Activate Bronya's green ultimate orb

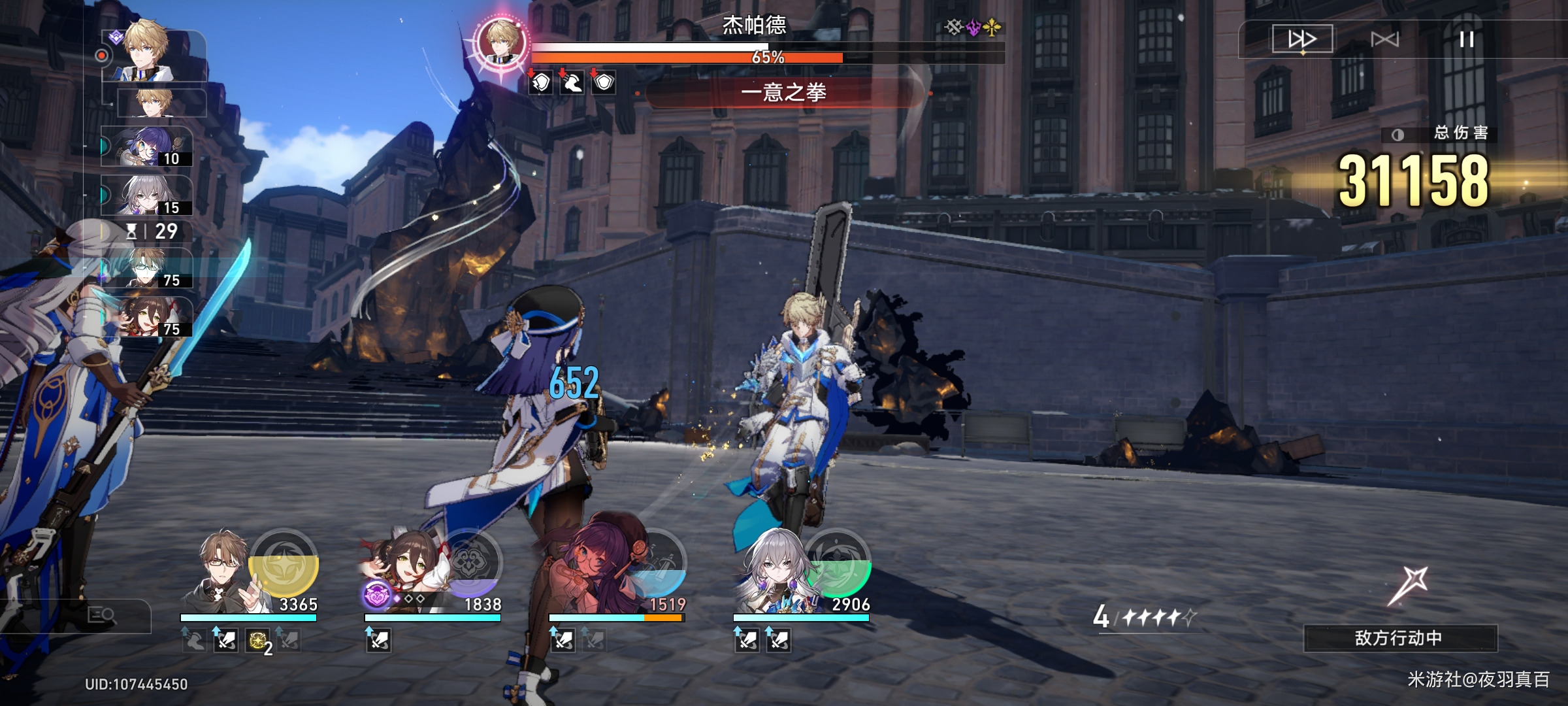click(x=838, y=562)
